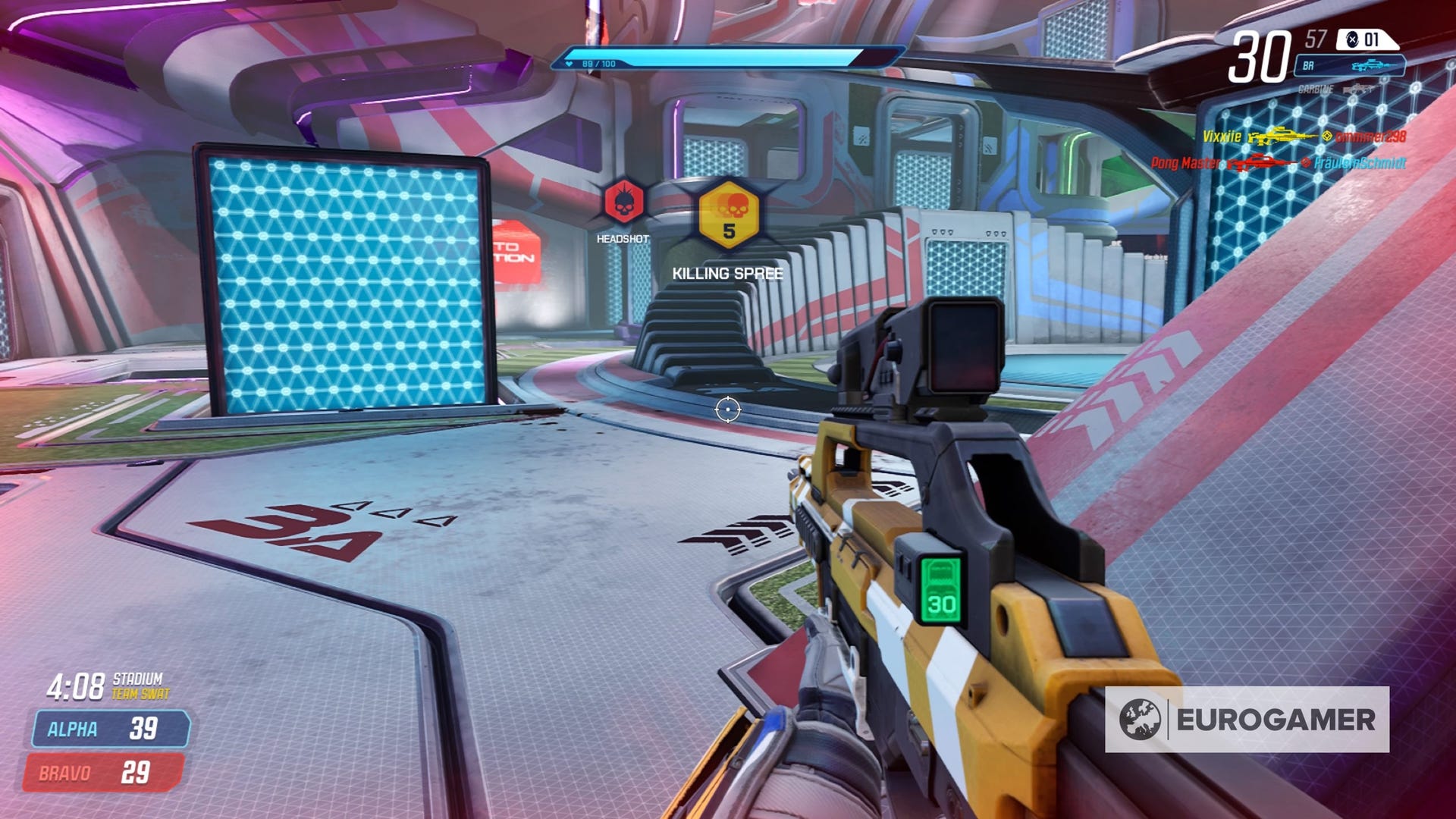Click the crosshair at screen center

tap(730, 409)
